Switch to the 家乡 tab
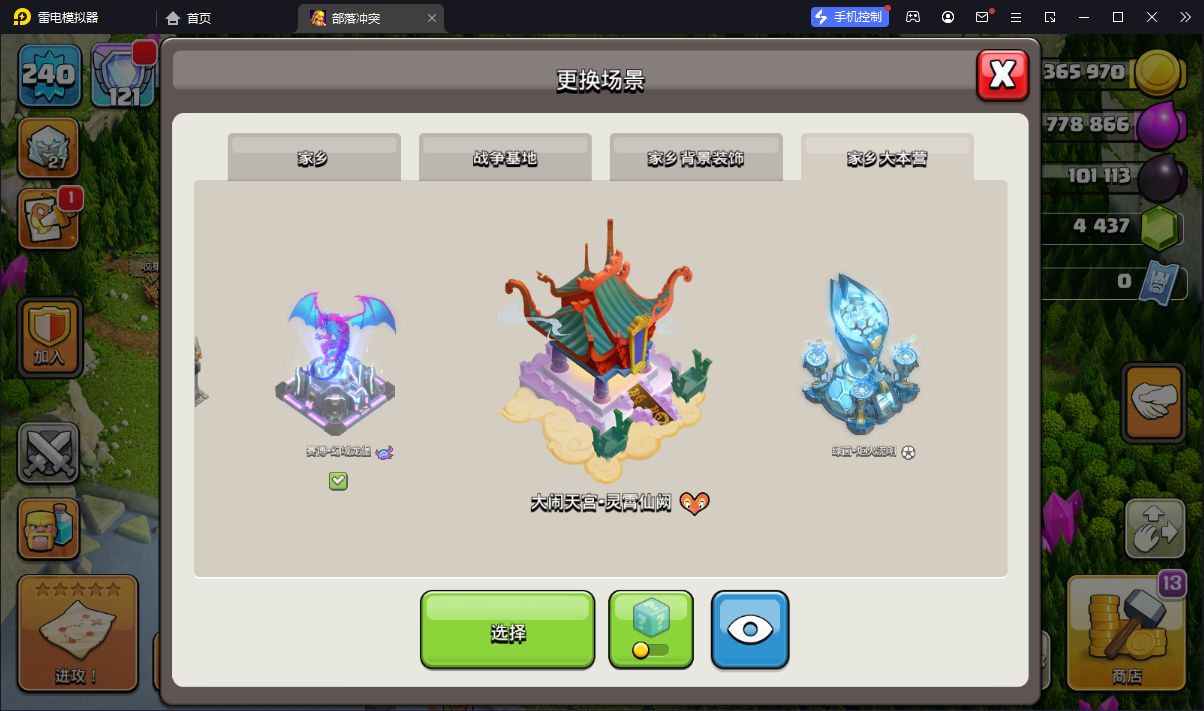 (313, 158)
